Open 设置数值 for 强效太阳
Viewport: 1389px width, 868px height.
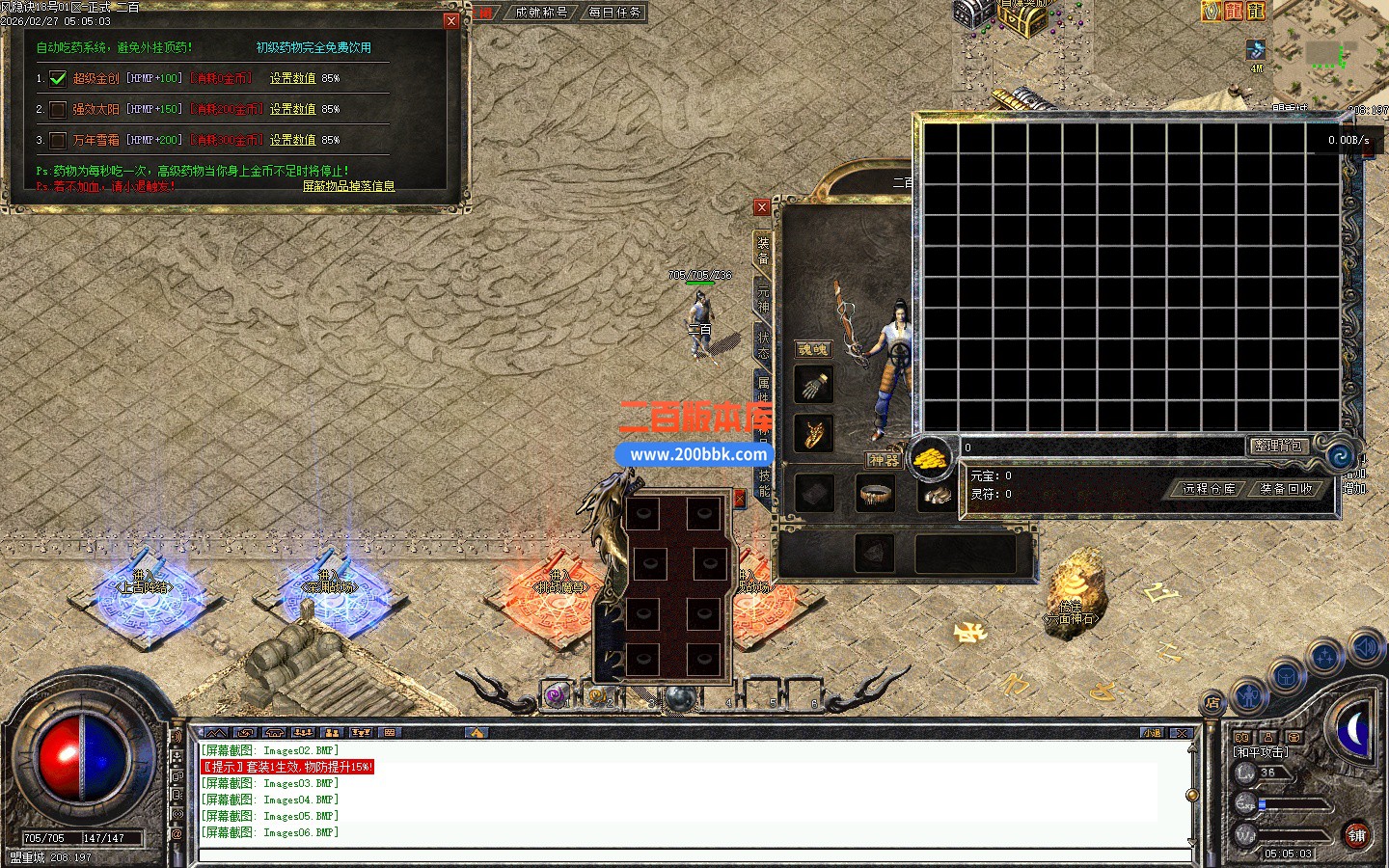pos(292,109)
